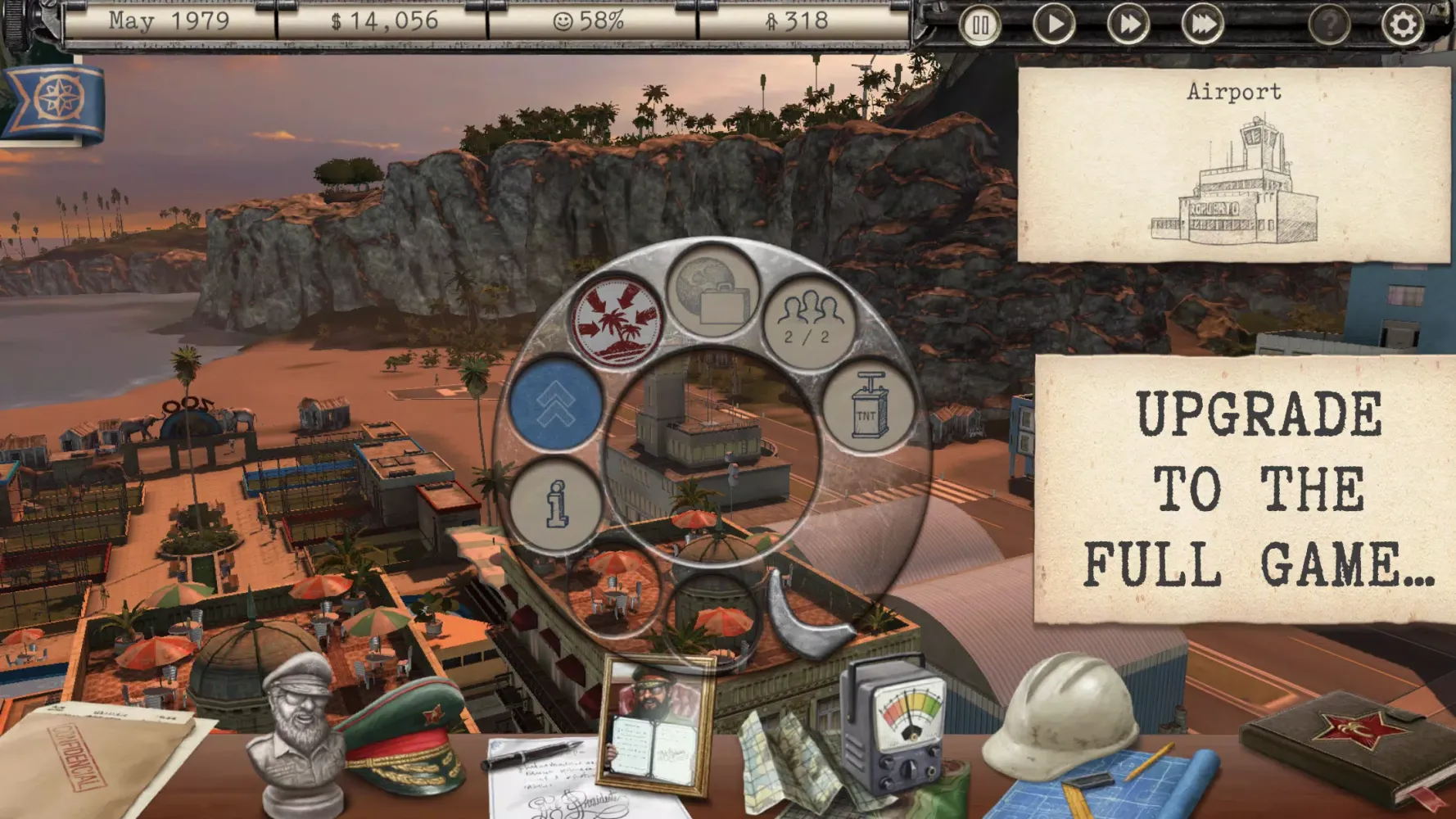Click the help question mark icon
Viewport: 1456px width, 819px height.
1328,25
